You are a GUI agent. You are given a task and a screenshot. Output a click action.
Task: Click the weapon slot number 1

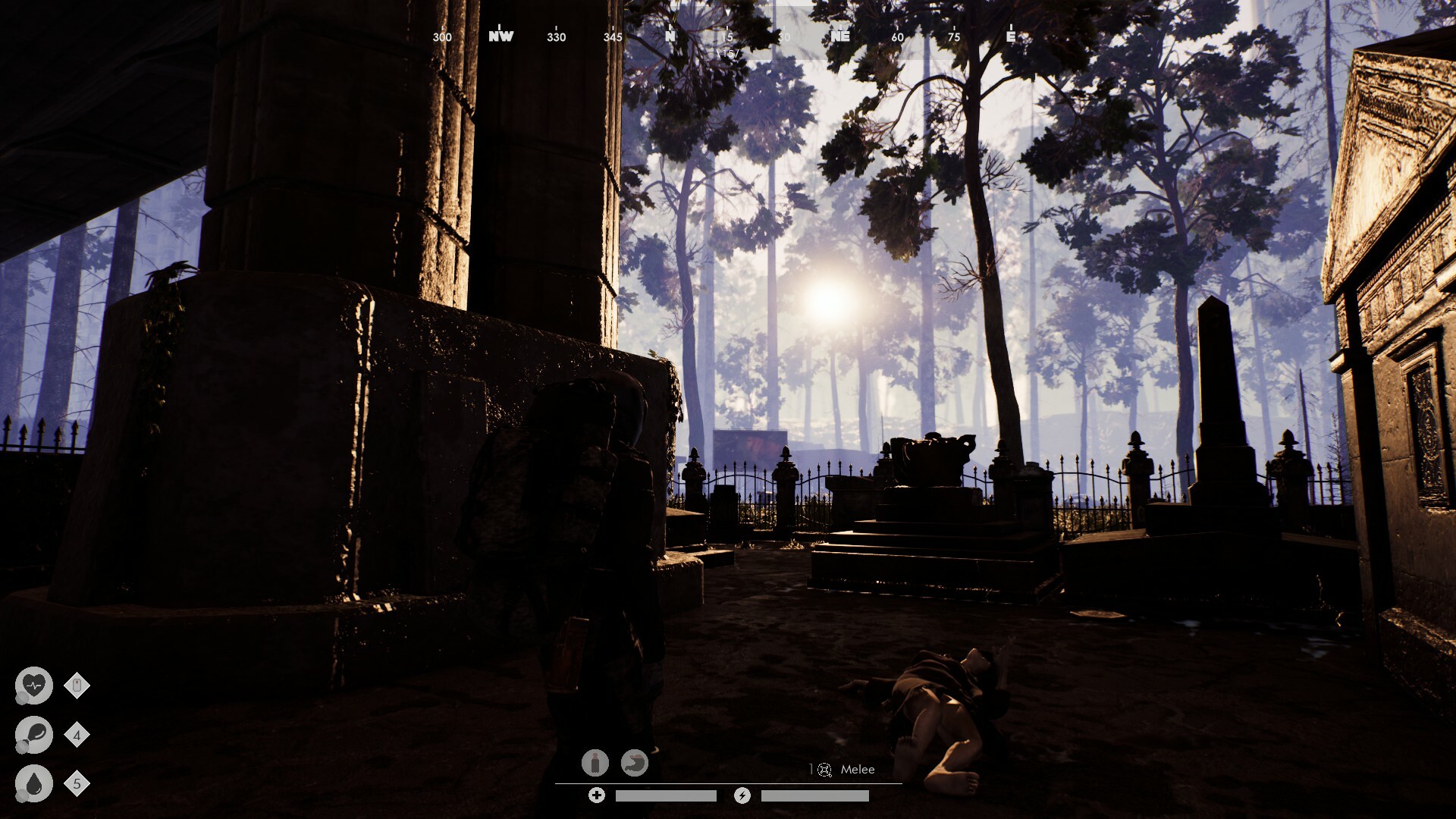[x=810, y=770]
